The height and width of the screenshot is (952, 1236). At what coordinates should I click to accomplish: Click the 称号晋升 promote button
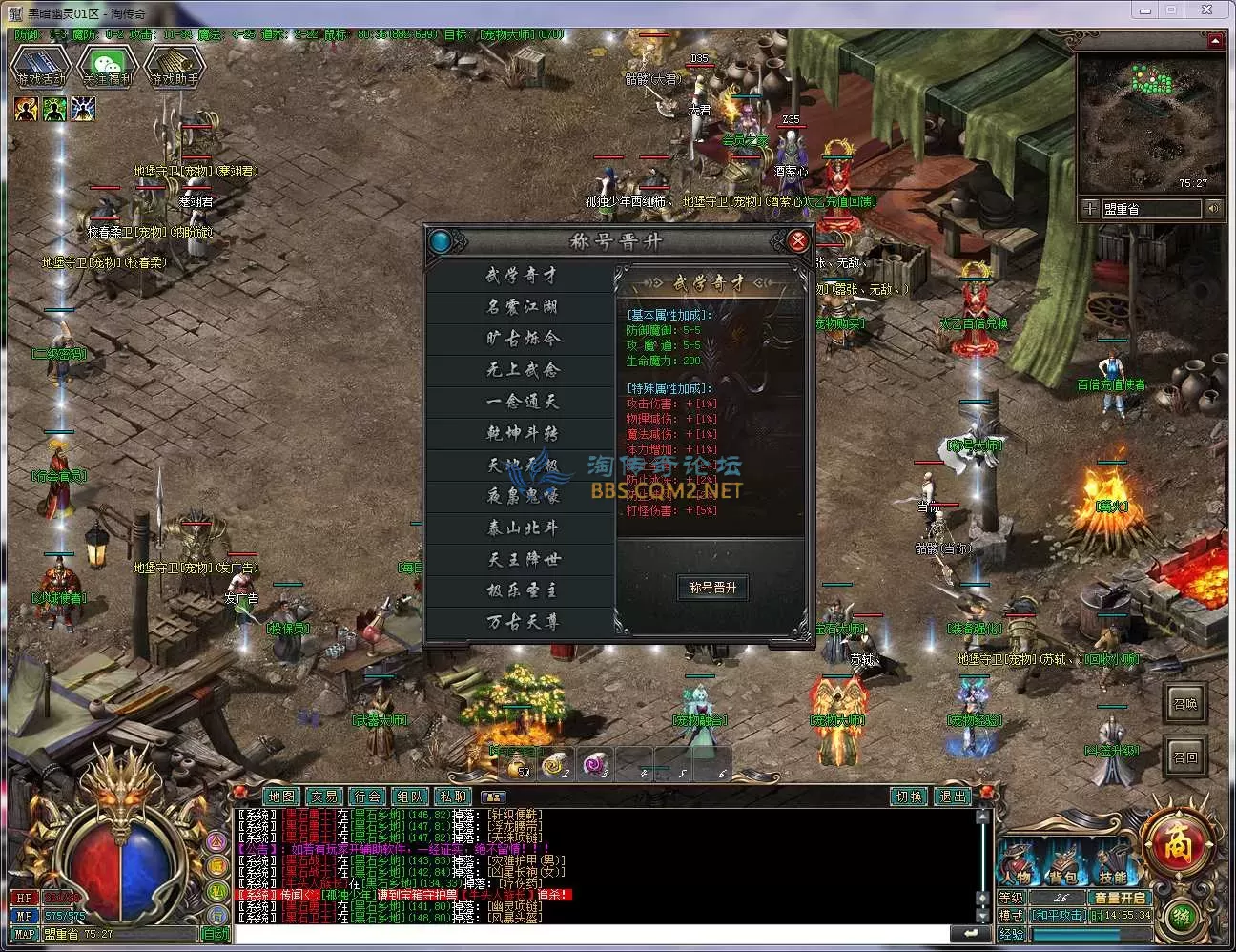[712, 588]
